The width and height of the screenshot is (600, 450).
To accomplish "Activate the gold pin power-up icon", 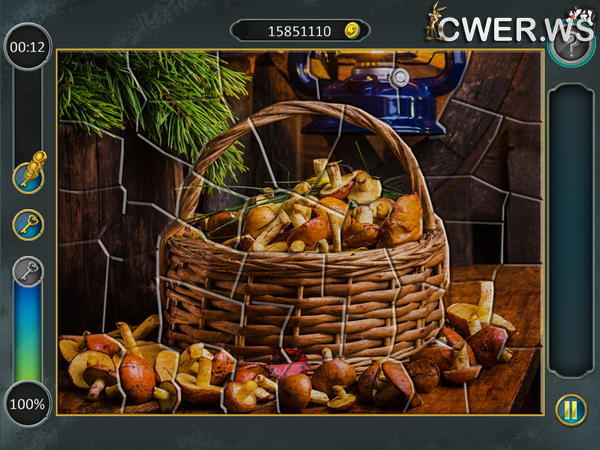I will tap(28, 174).
